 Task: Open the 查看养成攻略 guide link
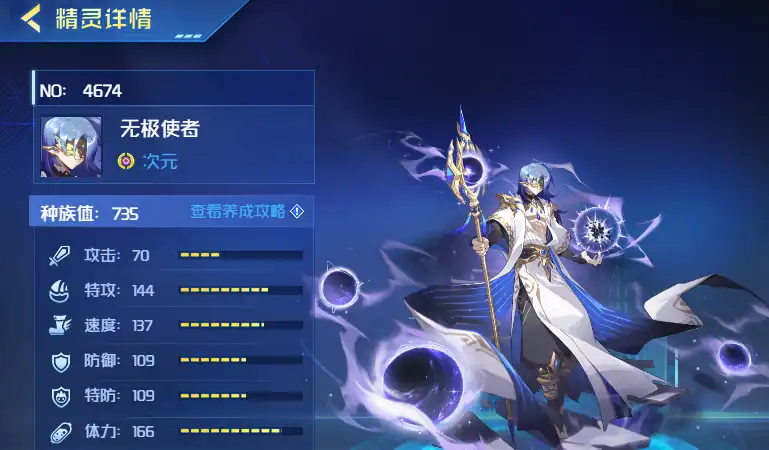[246, 212]
